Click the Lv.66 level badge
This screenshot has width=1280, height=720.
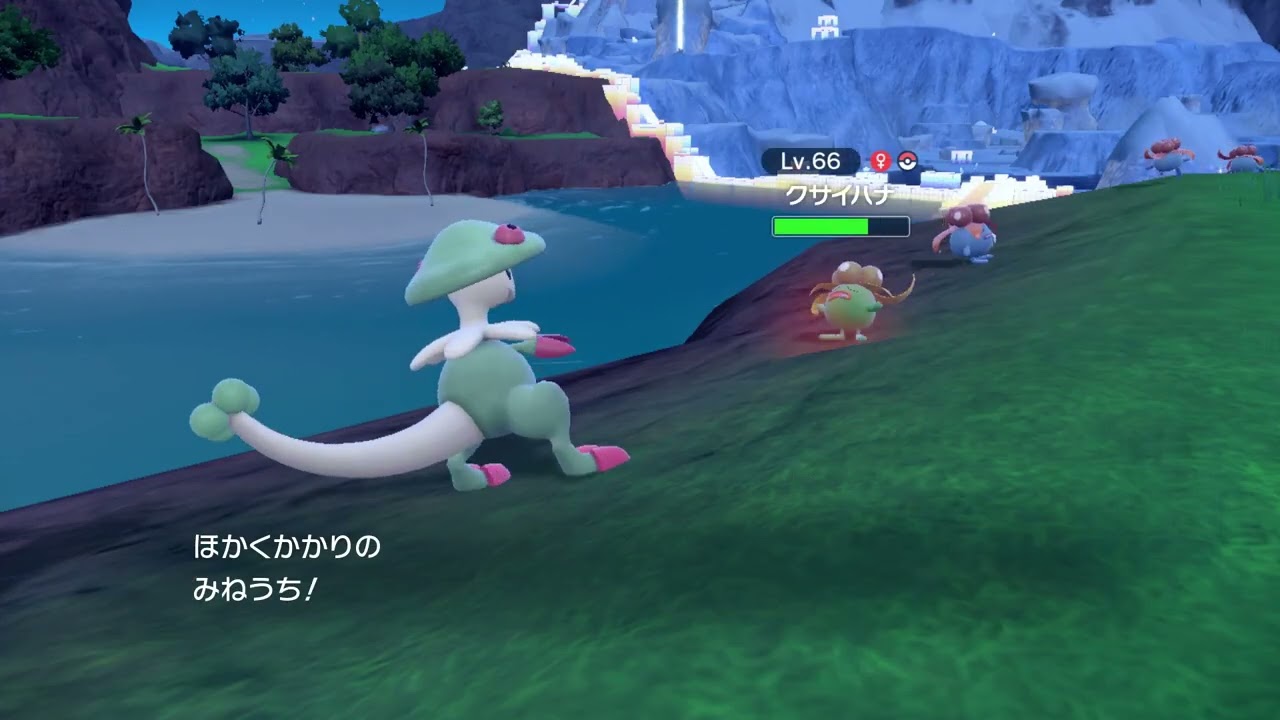(812, 158)
